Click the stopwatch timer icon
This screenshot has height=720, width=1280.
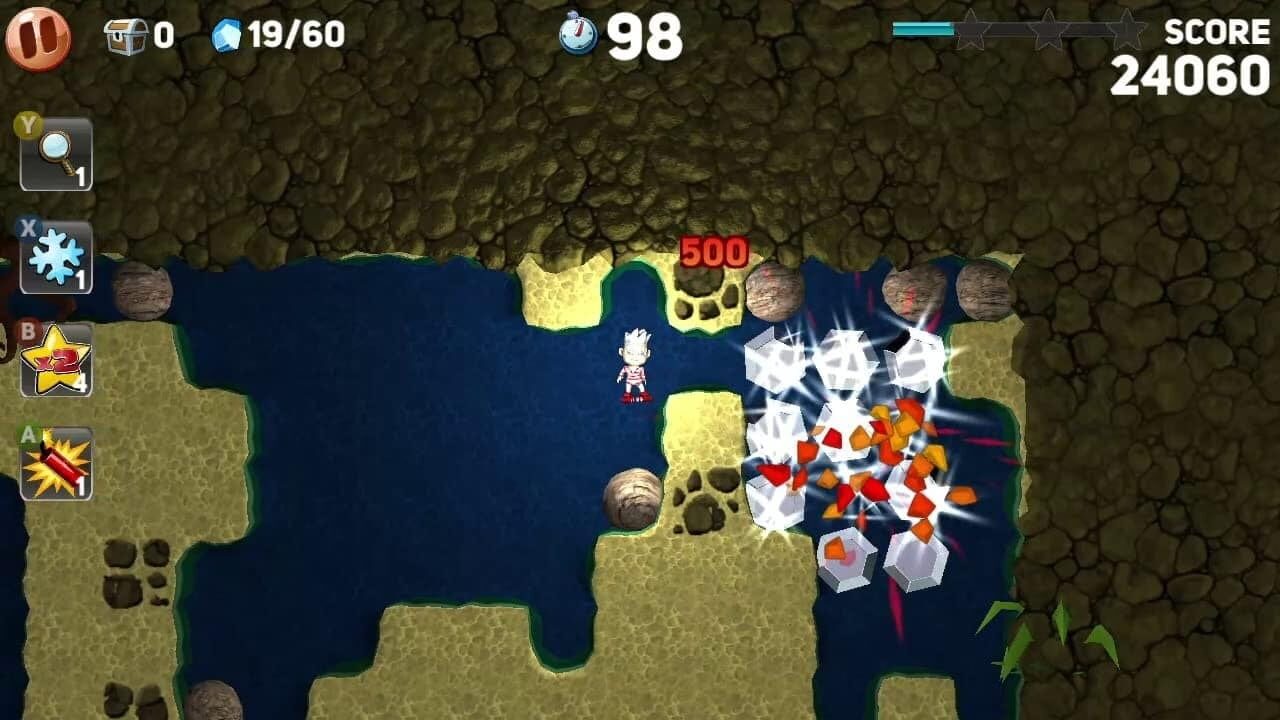(578, 33)
